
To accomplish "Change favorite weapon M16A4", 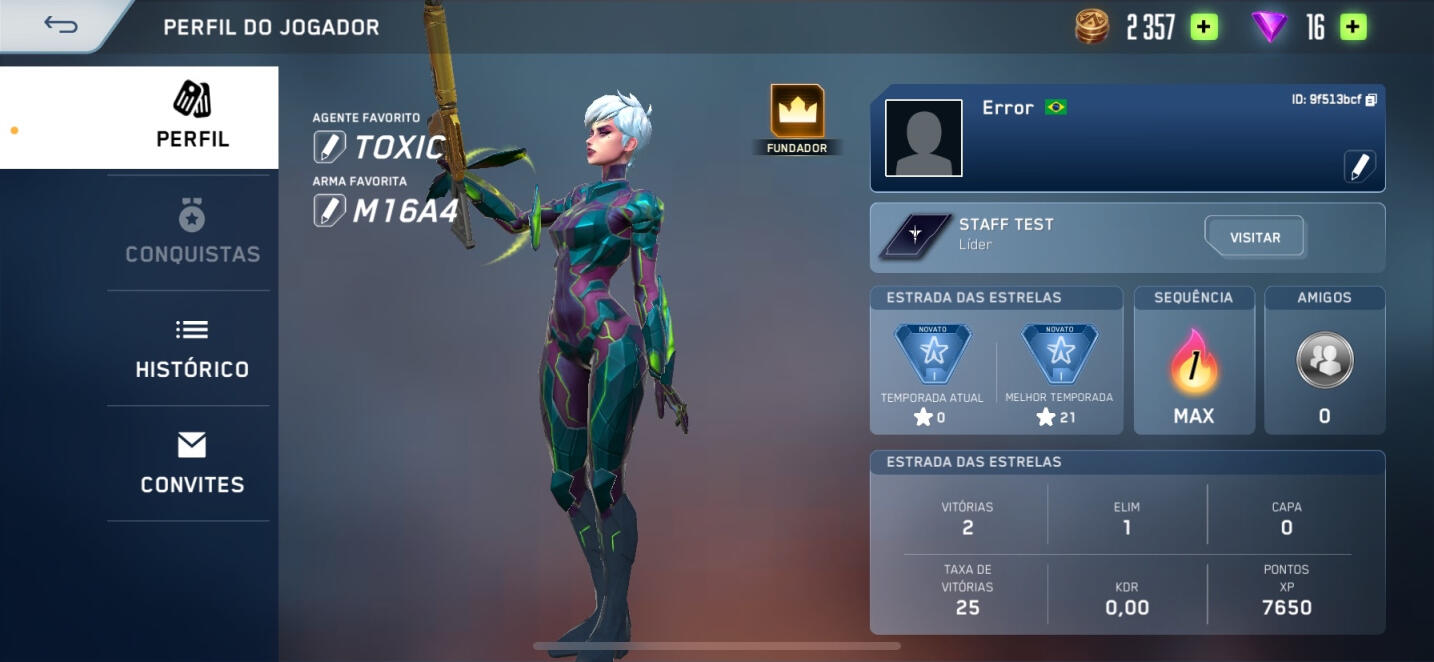I will coord(329,210).
